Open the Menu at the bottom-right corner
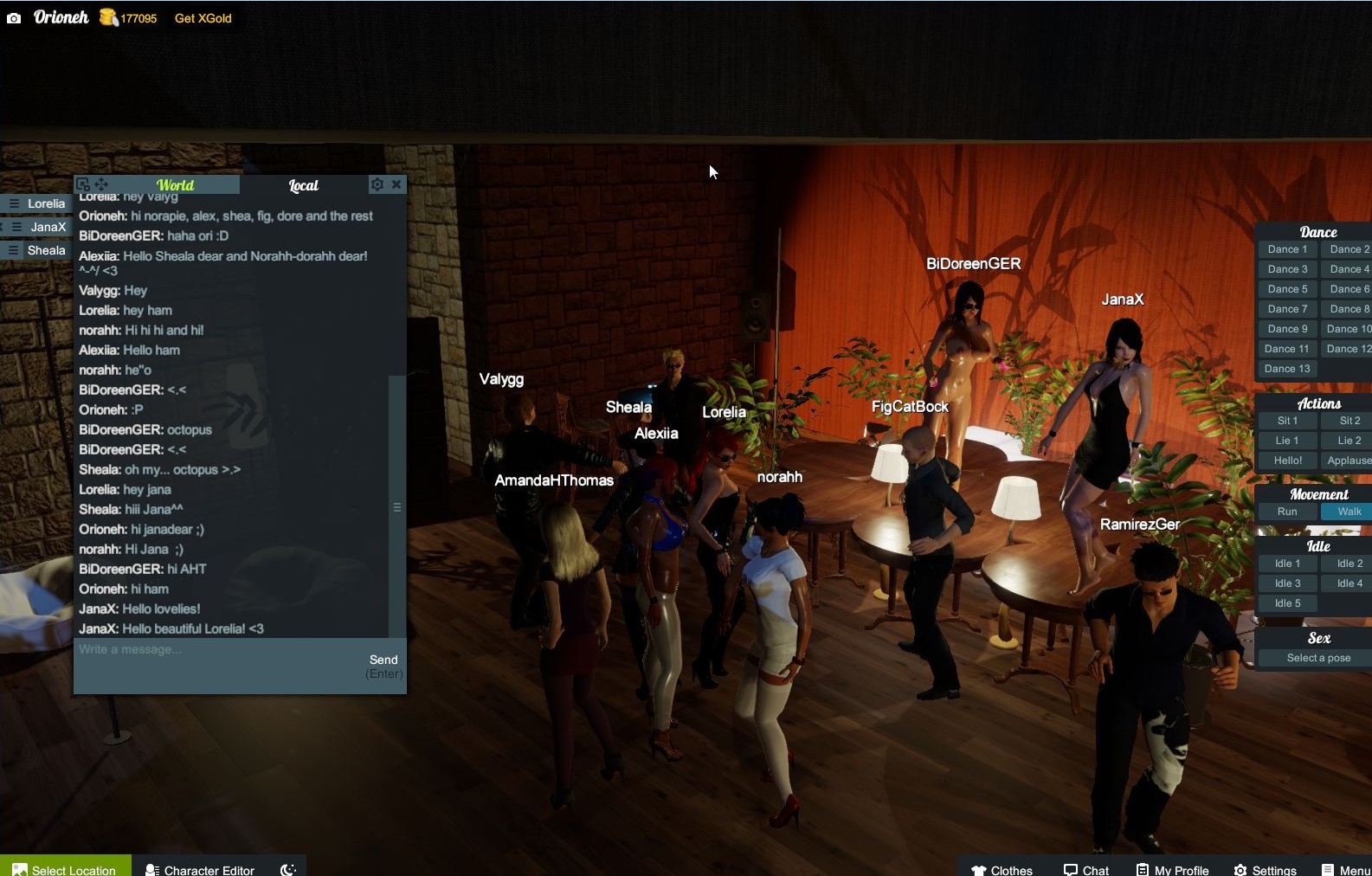 [1343, 869]
